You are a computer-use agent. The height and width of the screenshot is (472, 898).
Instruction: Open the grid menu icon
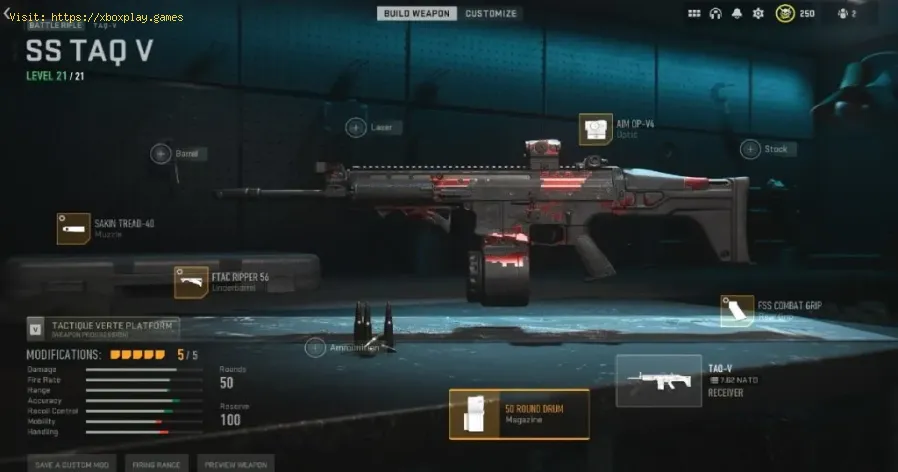695,14
